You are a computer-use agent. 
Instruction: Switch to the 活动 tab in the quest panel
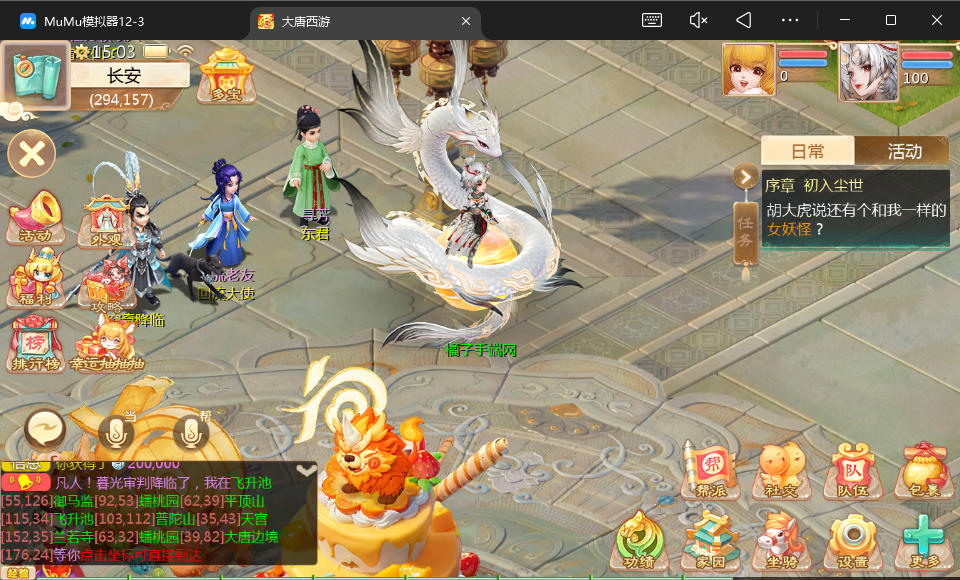[903, 151]
